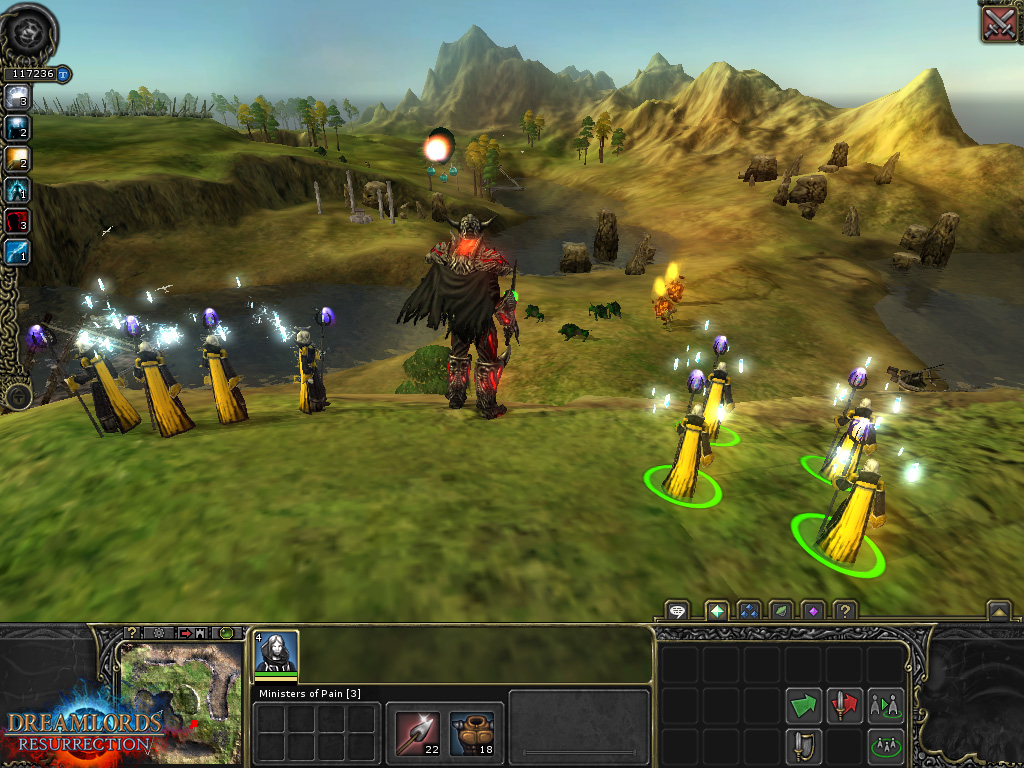This screenshot has height=768, width=1024.
Task: Cast the golden light ray spell
Action: (x=17, y=158)
